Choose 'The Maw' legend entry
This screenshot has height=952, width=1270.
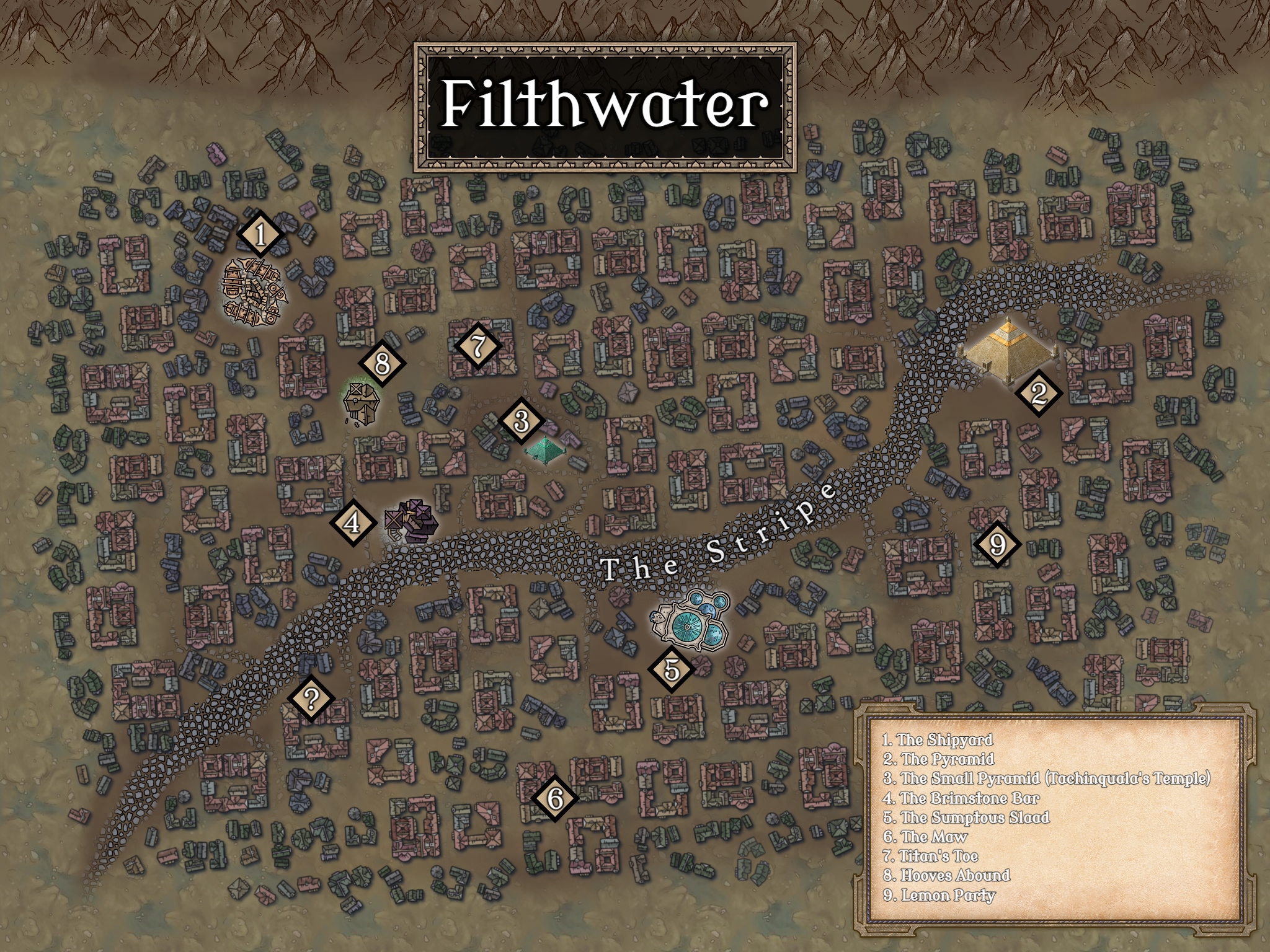point(925,837)
